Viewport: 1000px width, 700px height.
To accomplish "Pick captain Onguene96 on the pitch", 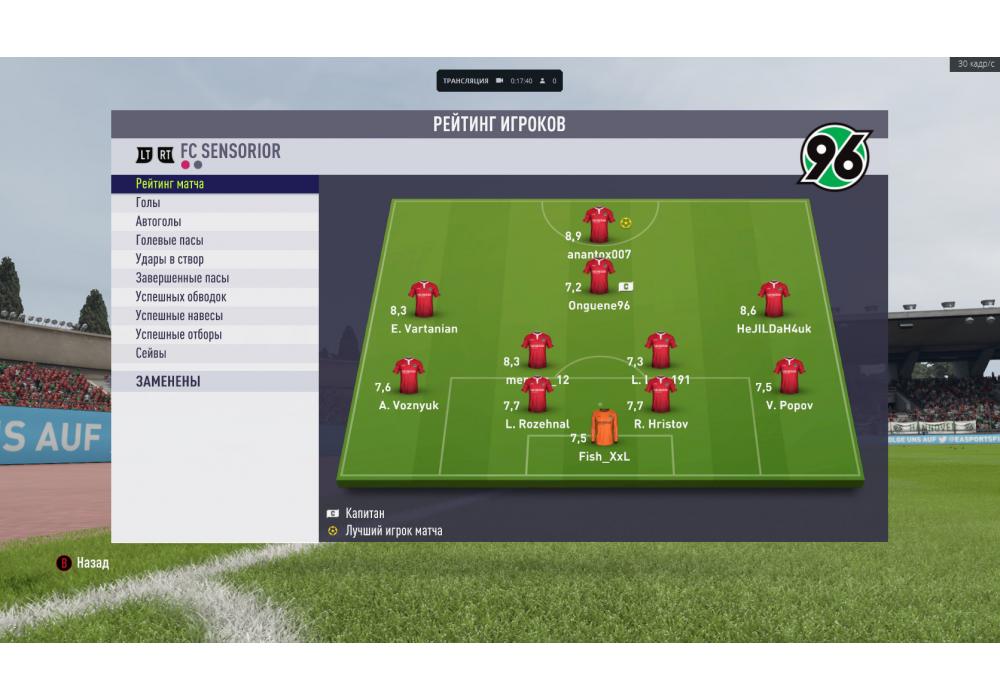I will pyautogui.click(x=598, y=277).
